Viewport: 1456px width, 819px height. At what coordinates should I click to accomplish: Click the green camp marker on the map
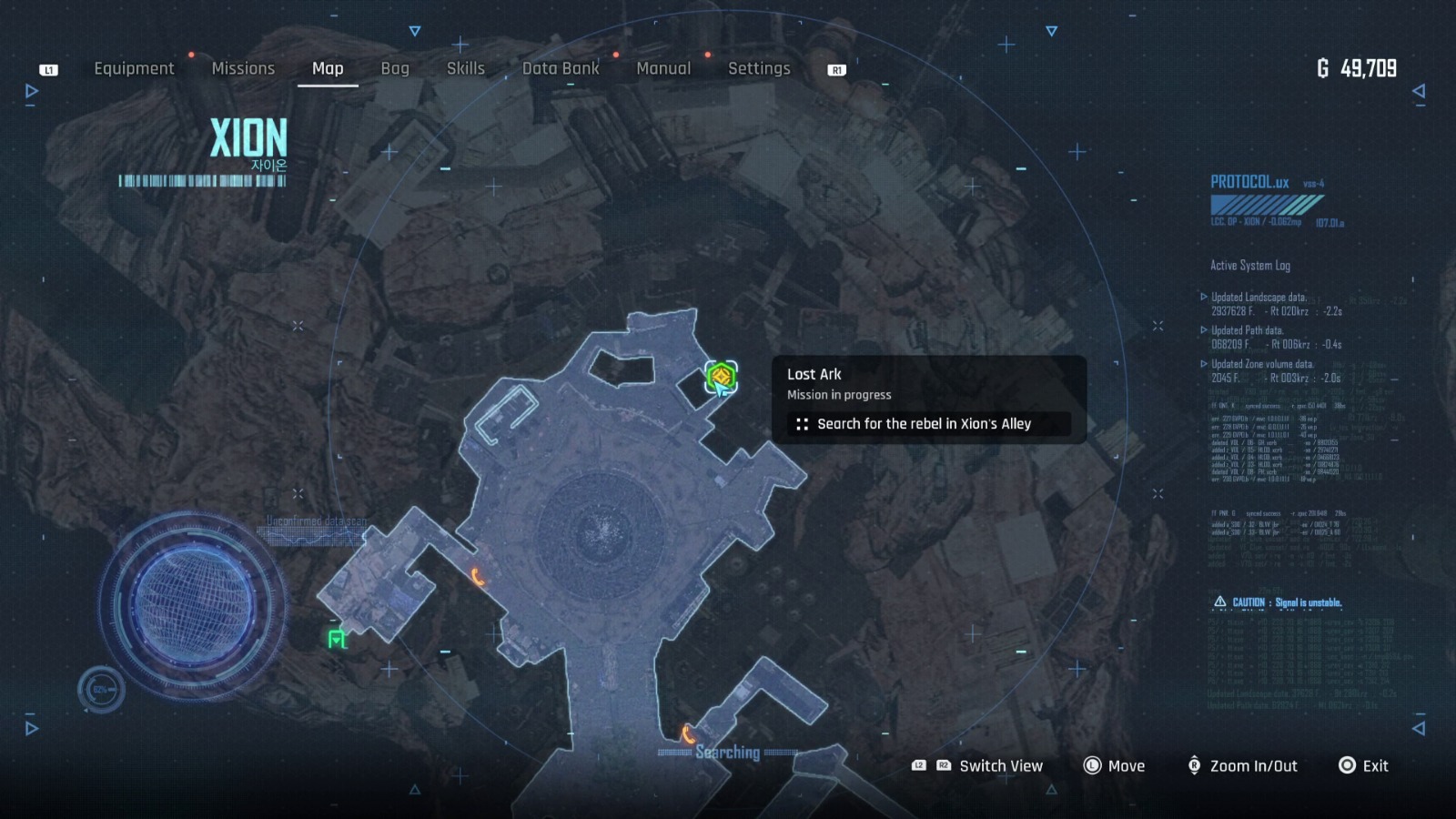337,640
